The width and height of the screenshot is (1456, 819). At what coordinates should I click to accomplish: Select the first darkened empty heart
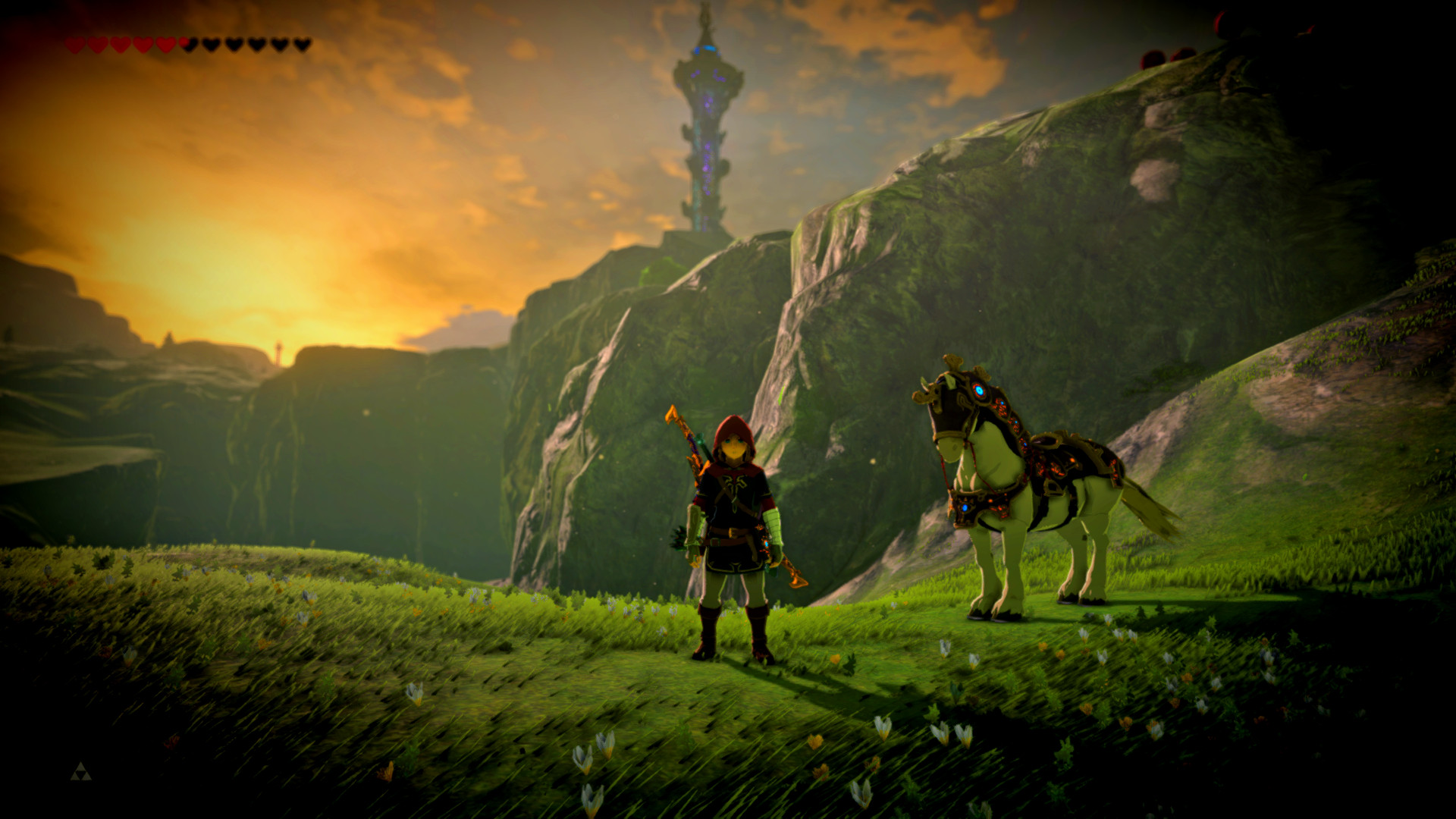coord(209,43)
